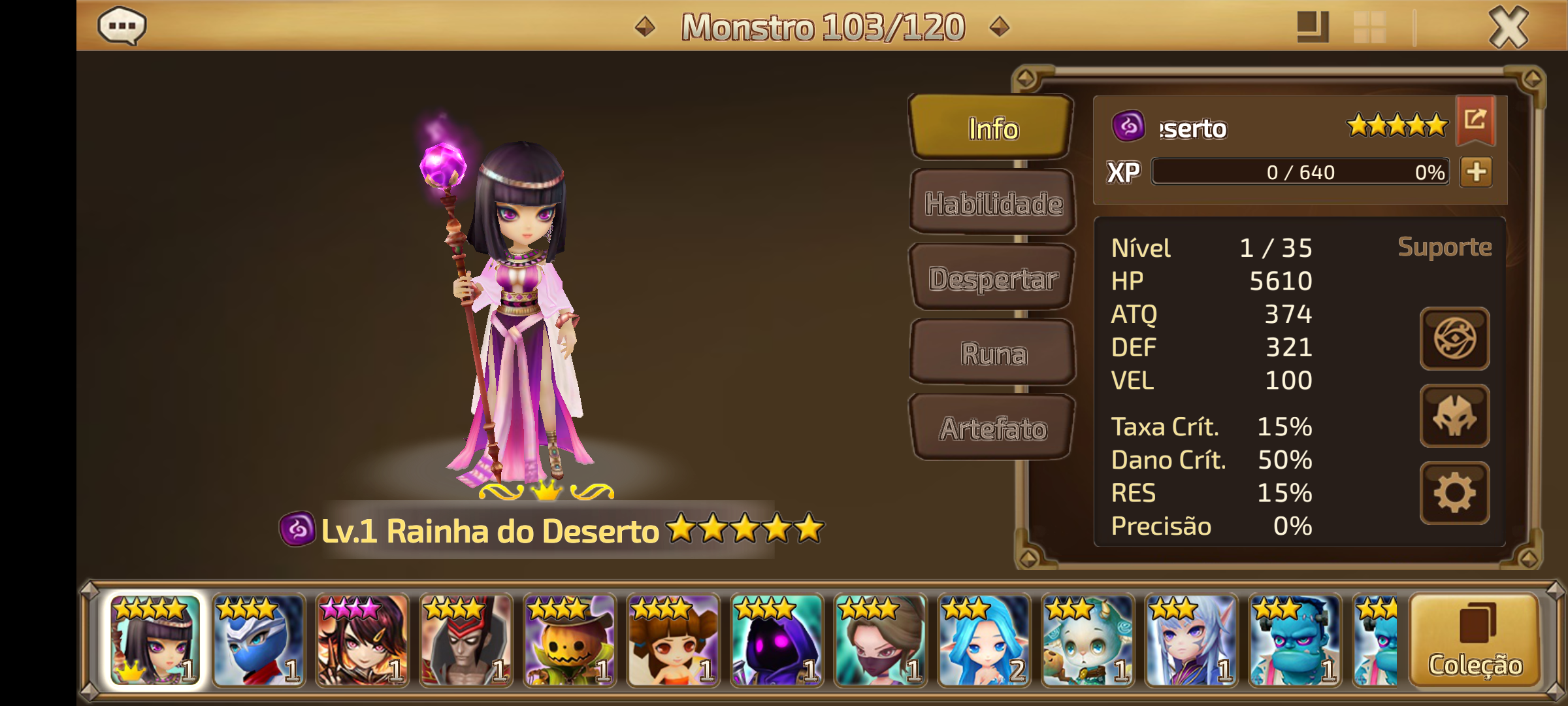Pick the blue-haired mermaid monster thumbnail
This screenshot has height=706, width=1568.
point(984,641)
